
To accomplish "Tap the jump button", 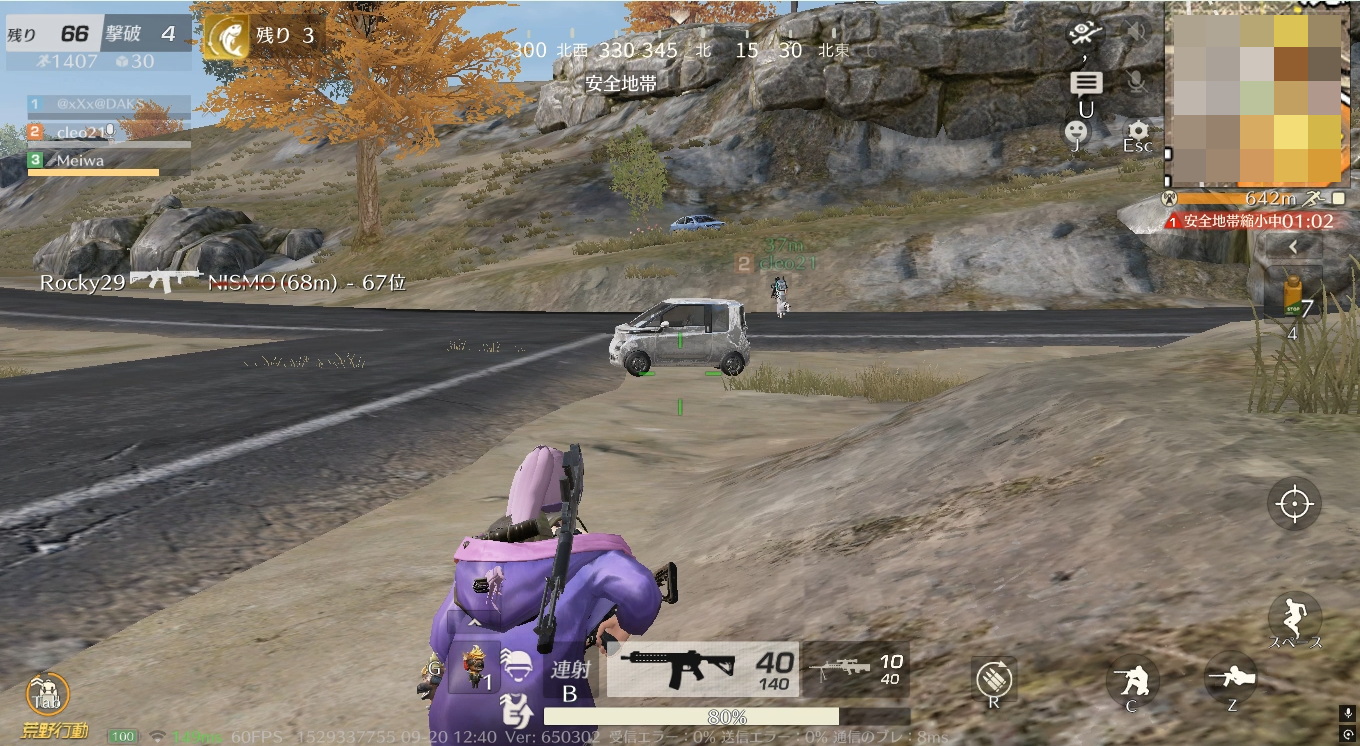I will [1294, 617].
